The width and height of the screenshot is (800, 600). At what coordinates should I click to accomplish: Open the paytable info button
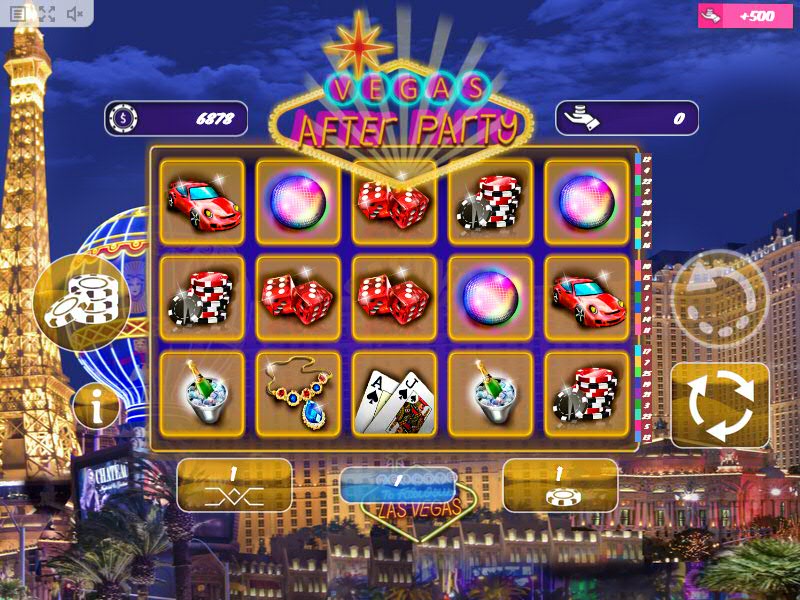[x=97, y=408]
